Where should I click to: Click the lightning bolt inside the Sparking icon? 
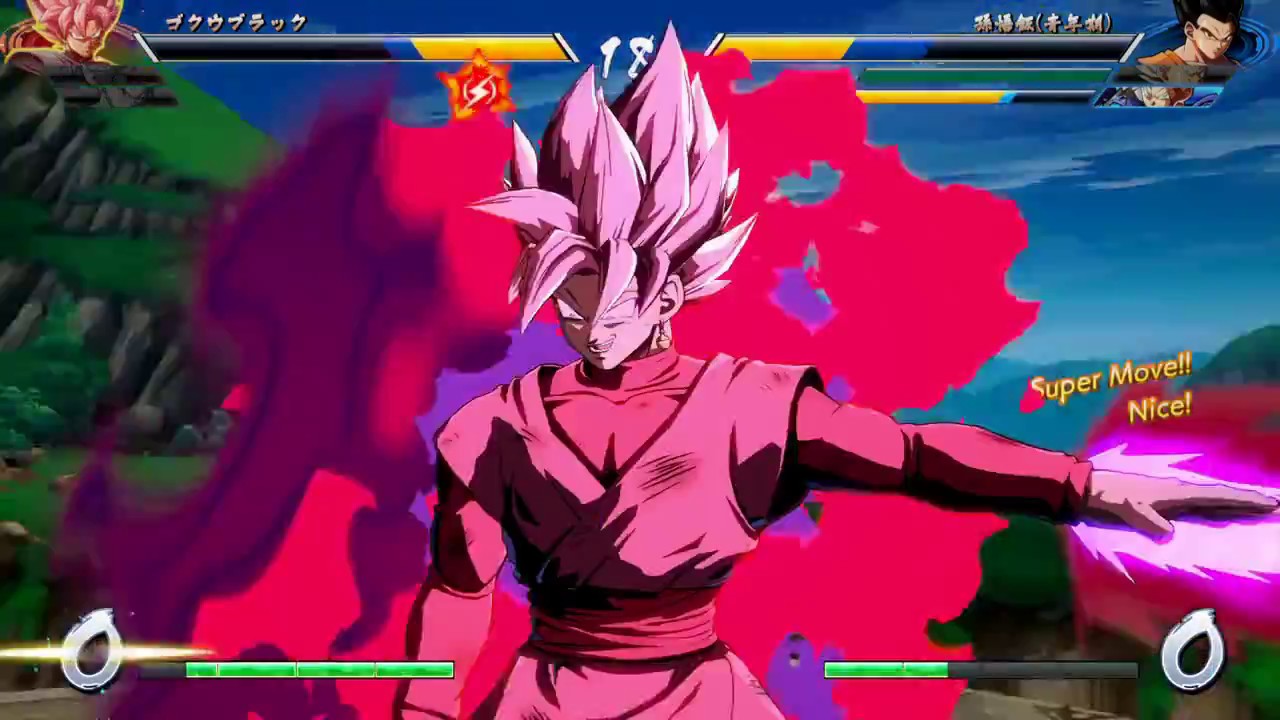(478, 90)
